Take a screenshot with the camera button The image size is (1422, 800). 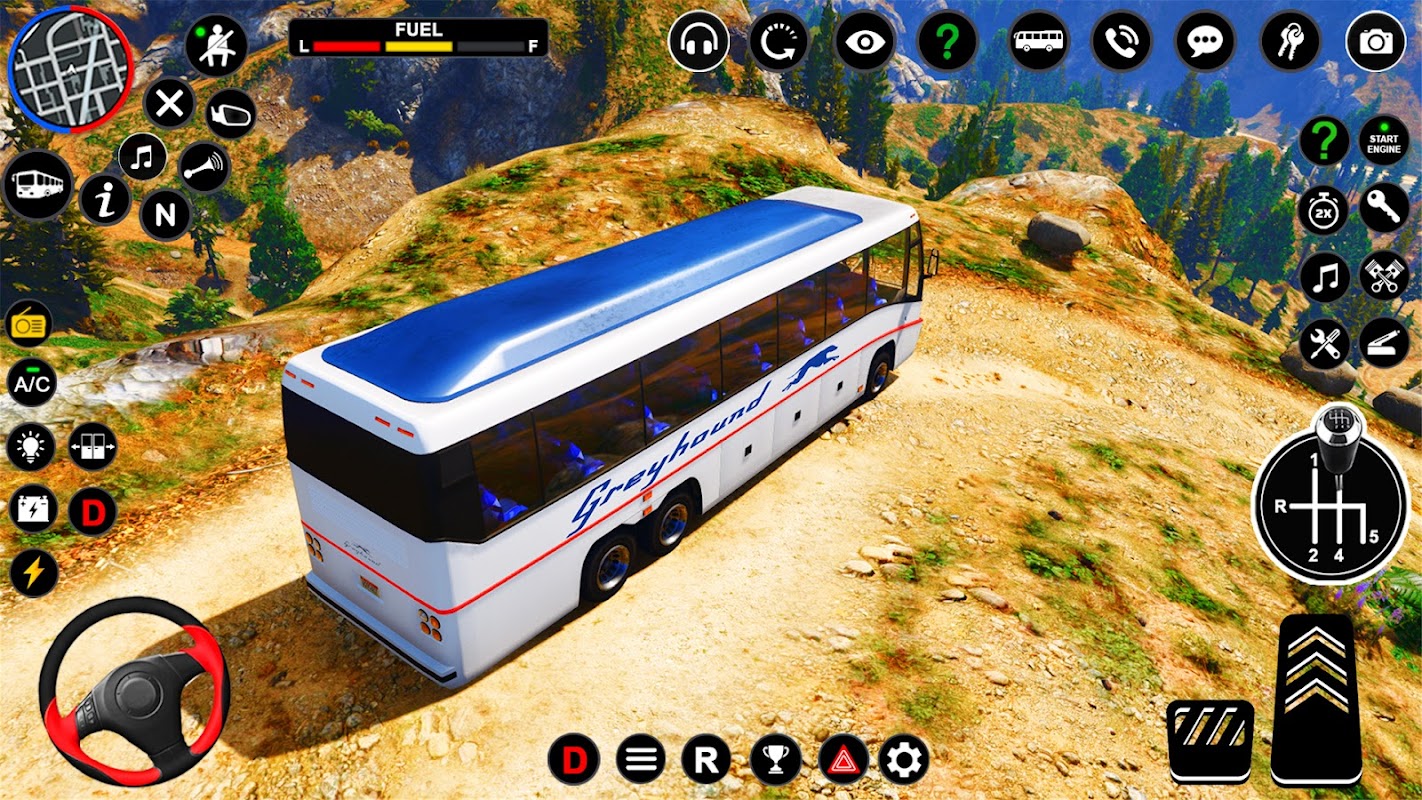point(1375,42)
